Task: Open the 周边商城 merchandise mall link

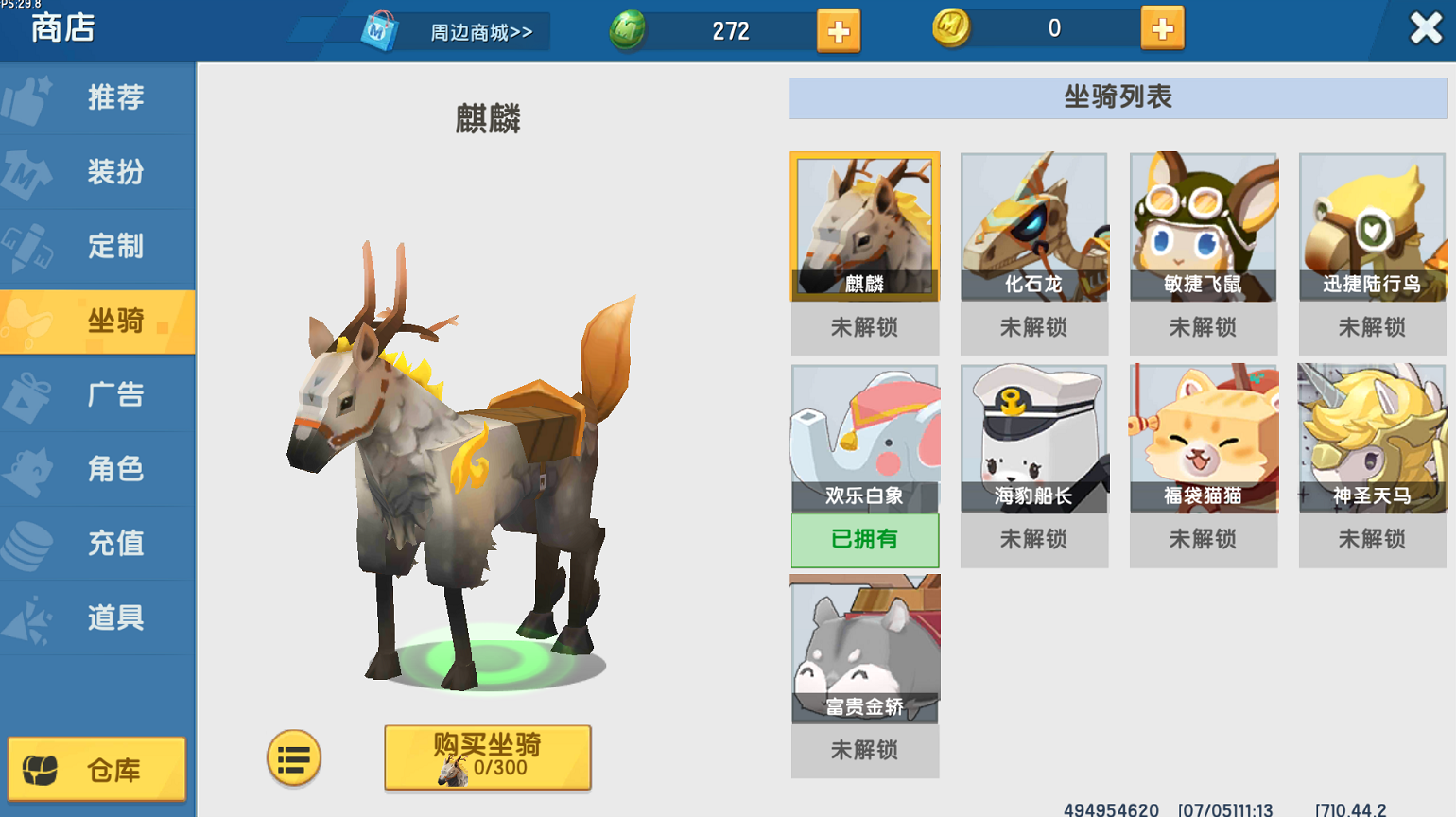Action: [454, 32]
